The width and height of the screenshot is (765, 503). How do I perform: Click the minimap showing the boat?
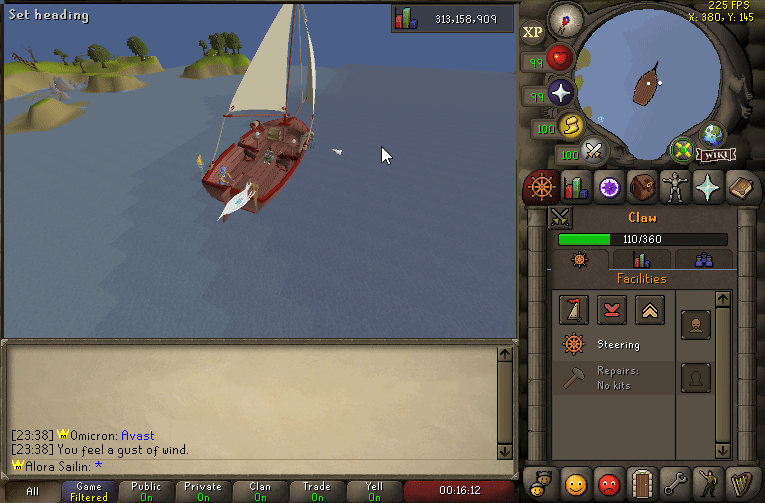pyautogui.click(x=650, y=87)
